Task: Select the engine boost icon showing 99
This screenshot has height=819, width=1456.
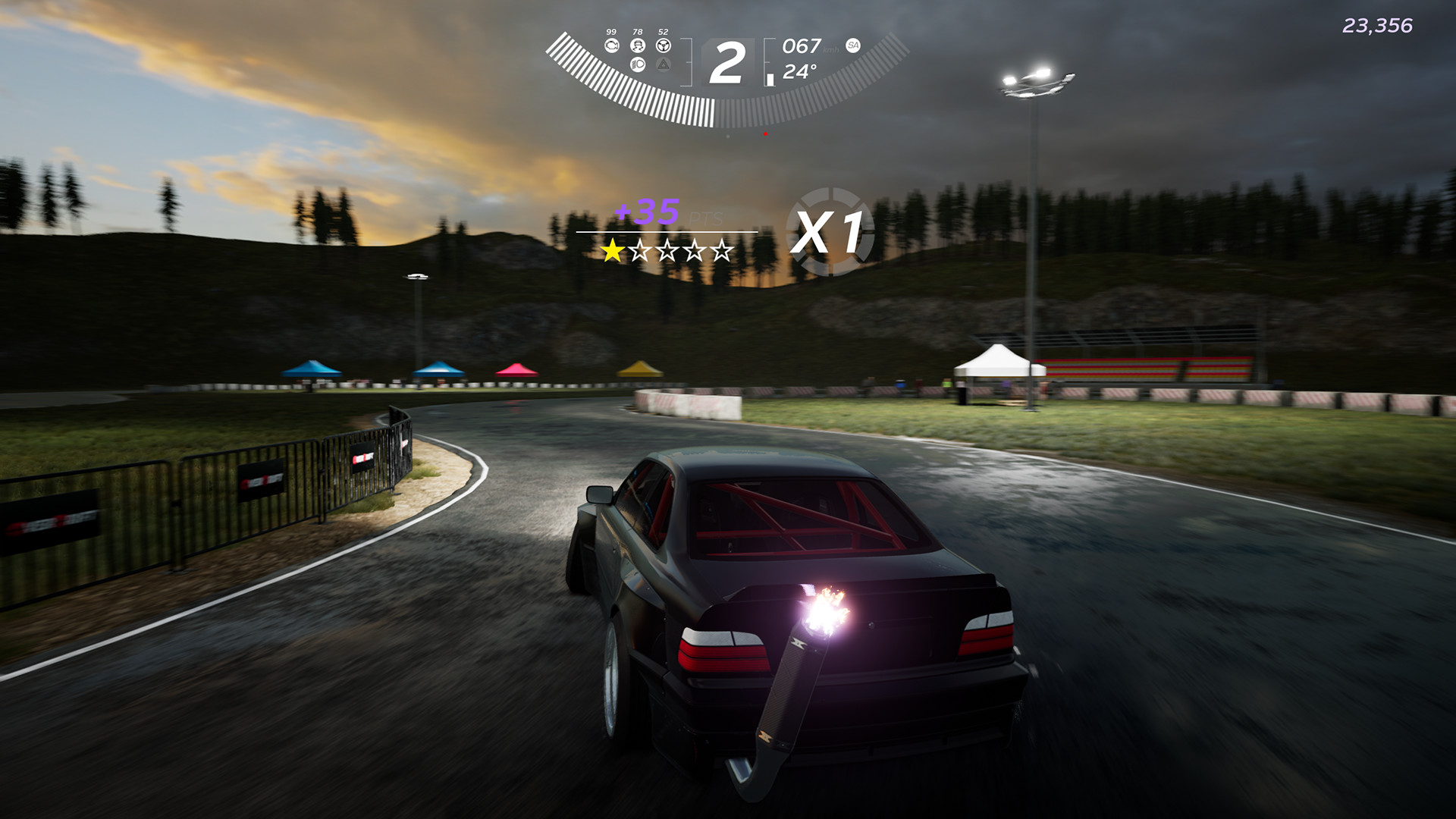Action: click(x=610, y=46)
